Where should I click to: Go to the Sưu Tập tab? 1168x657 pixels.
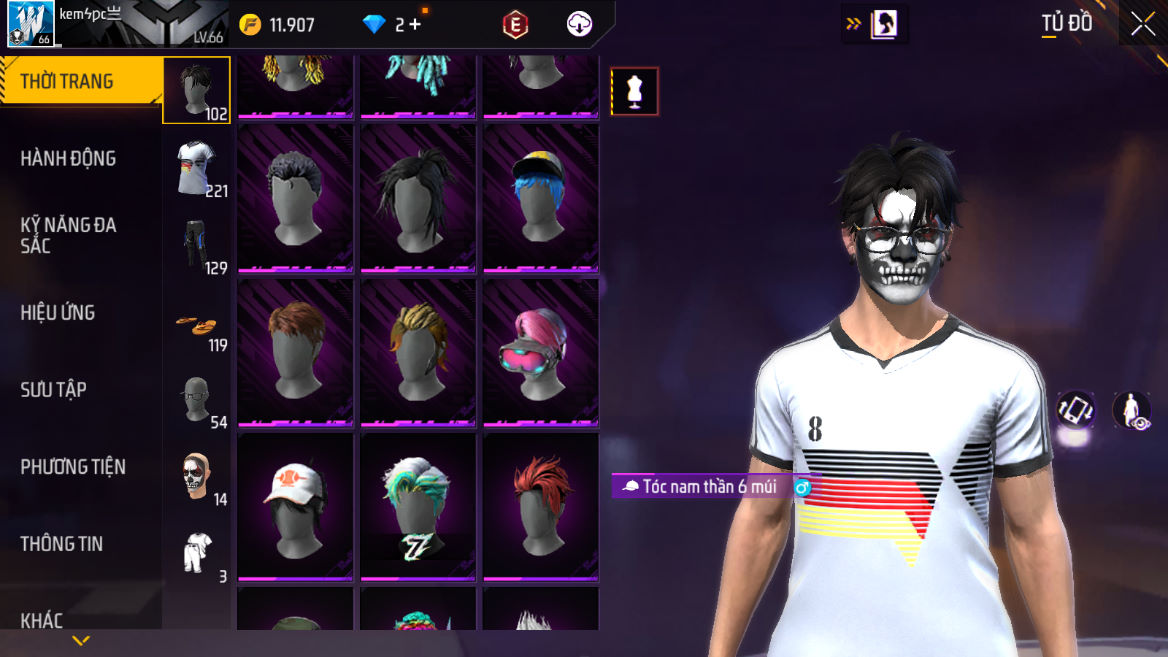click(54, 390)
